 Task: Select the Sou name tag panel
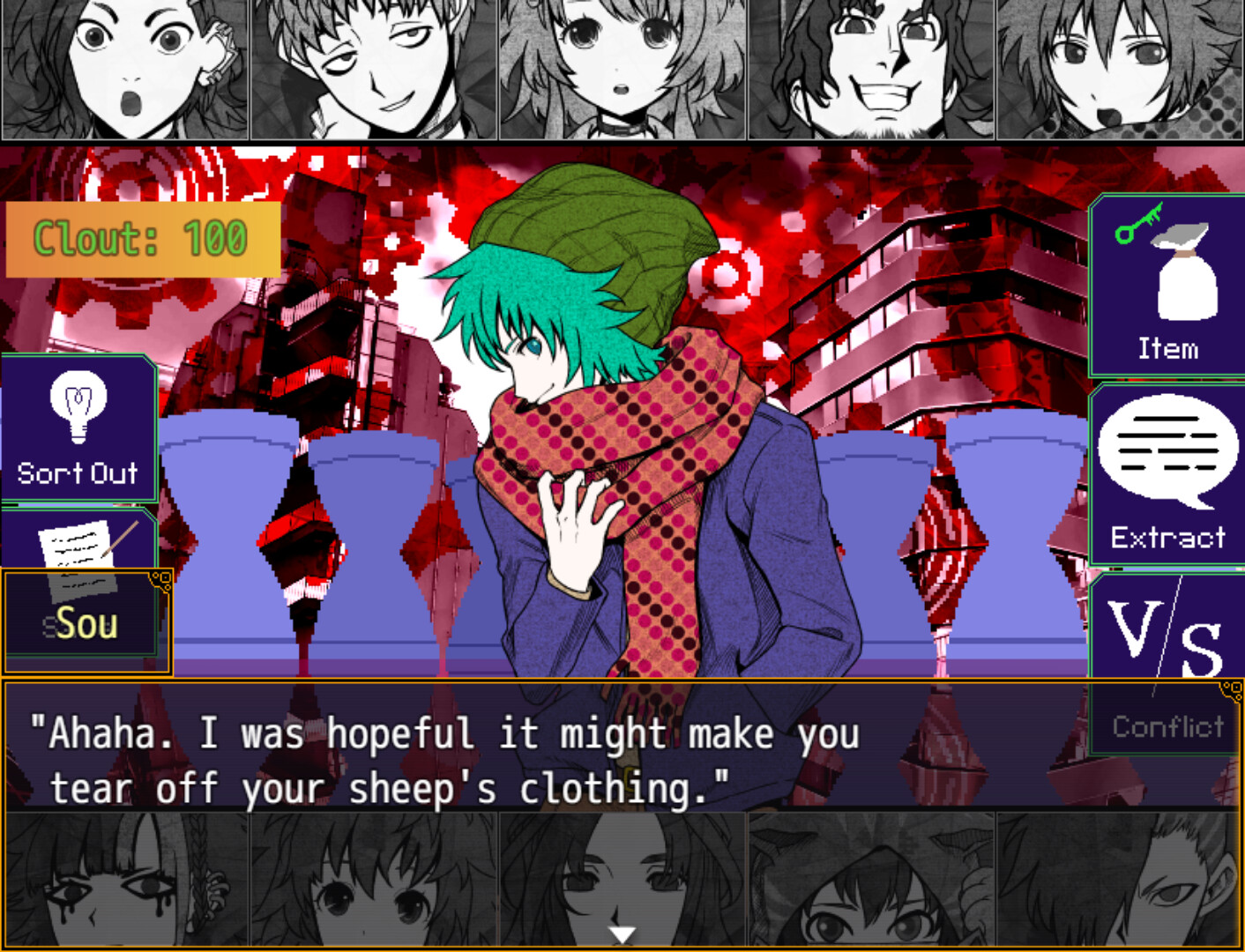click(86, 623)
